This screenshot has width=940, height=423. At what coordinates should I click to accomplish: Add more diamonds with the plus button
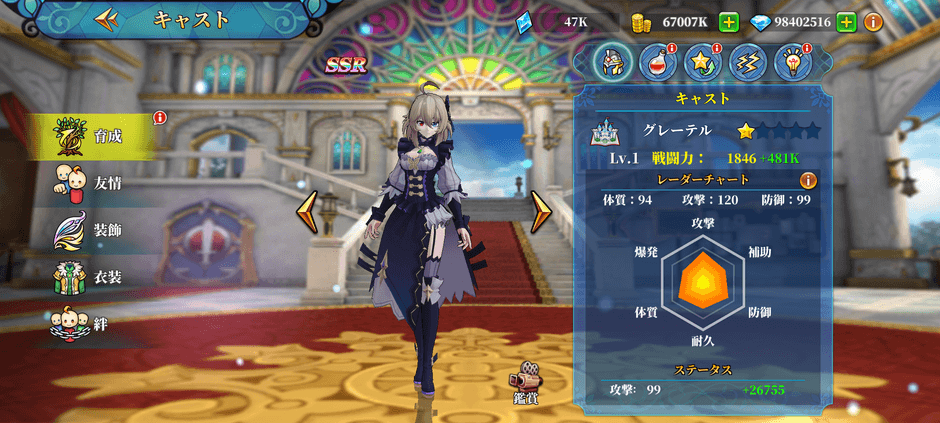(x=846, y=22)
